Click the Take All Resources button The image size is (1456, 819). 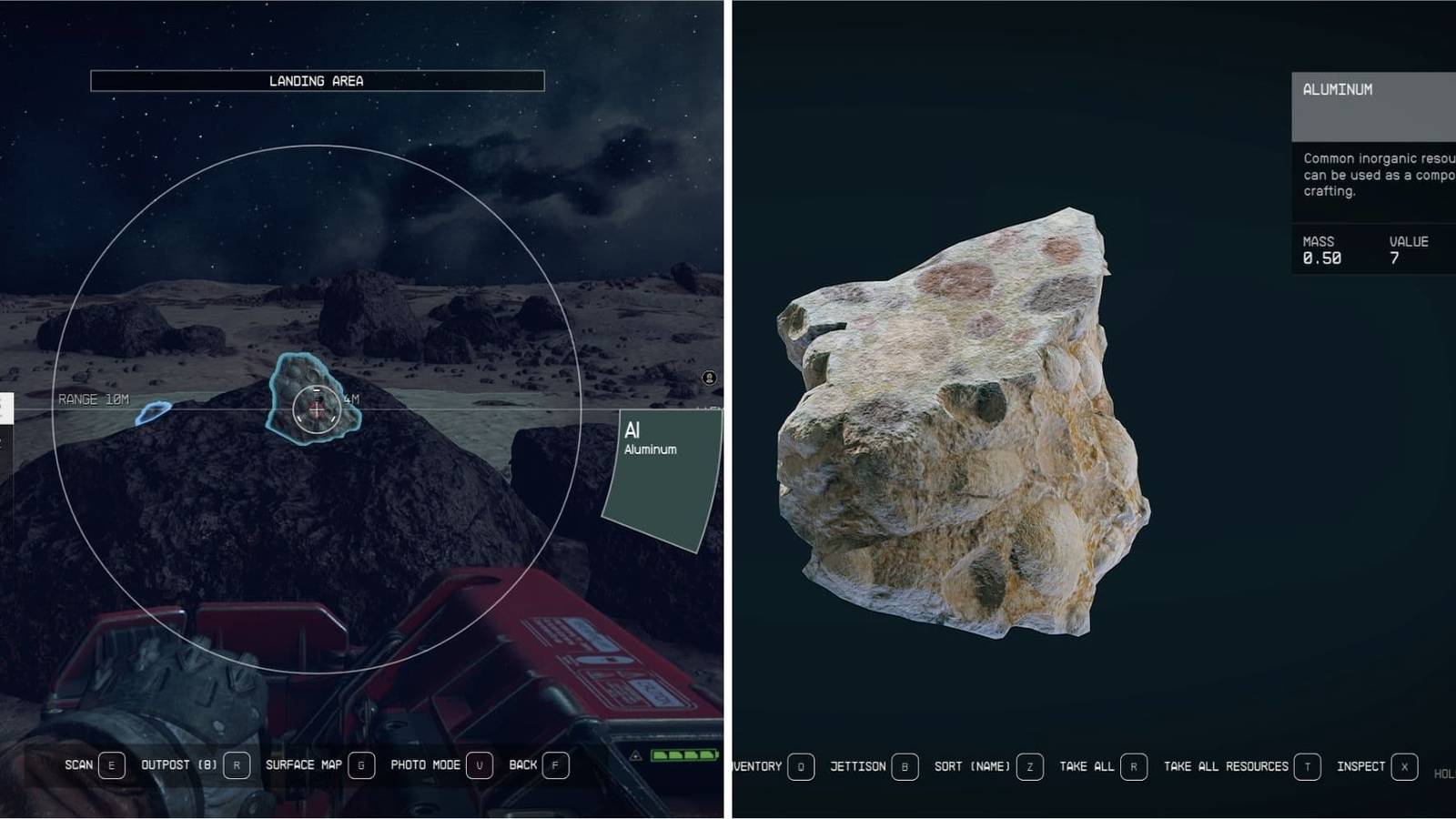(1227, 766)
